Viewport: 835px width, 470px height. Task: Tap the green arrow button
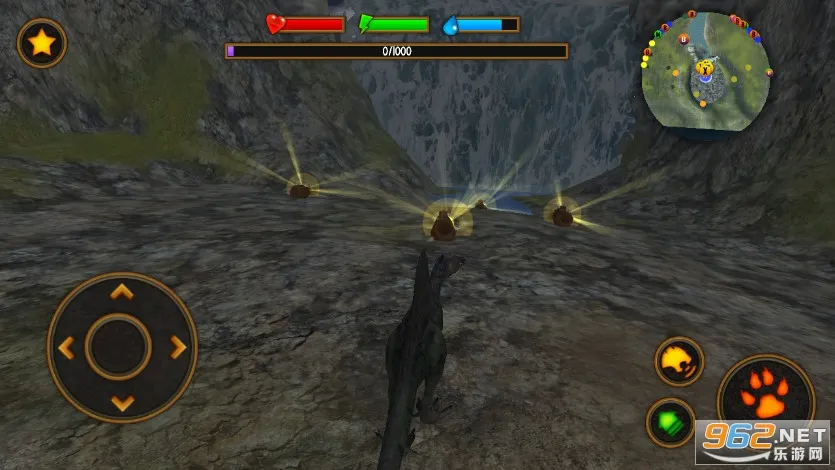coord(670,421)
